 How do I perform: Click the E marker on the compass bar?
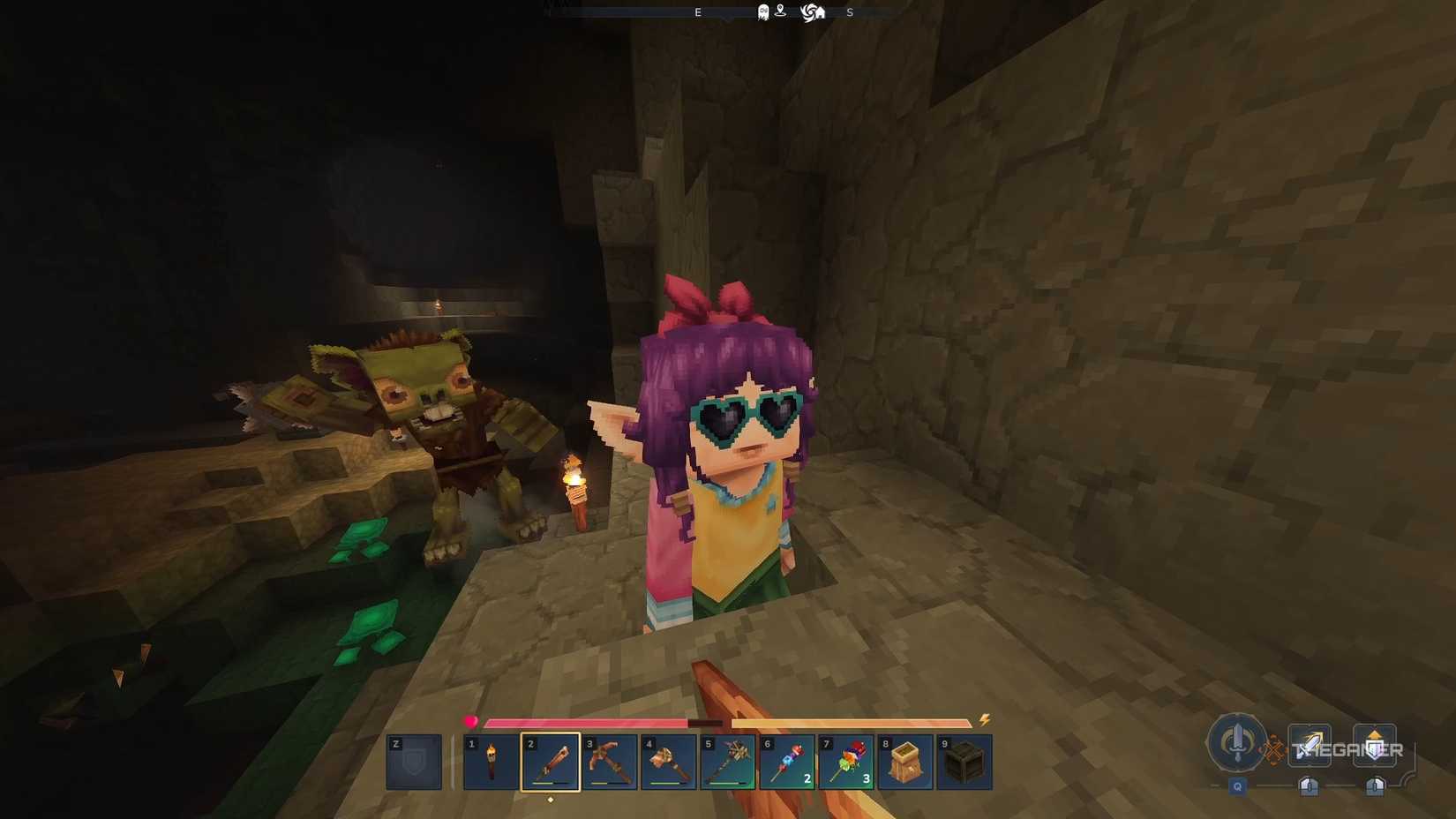click(x=698, y=11)
